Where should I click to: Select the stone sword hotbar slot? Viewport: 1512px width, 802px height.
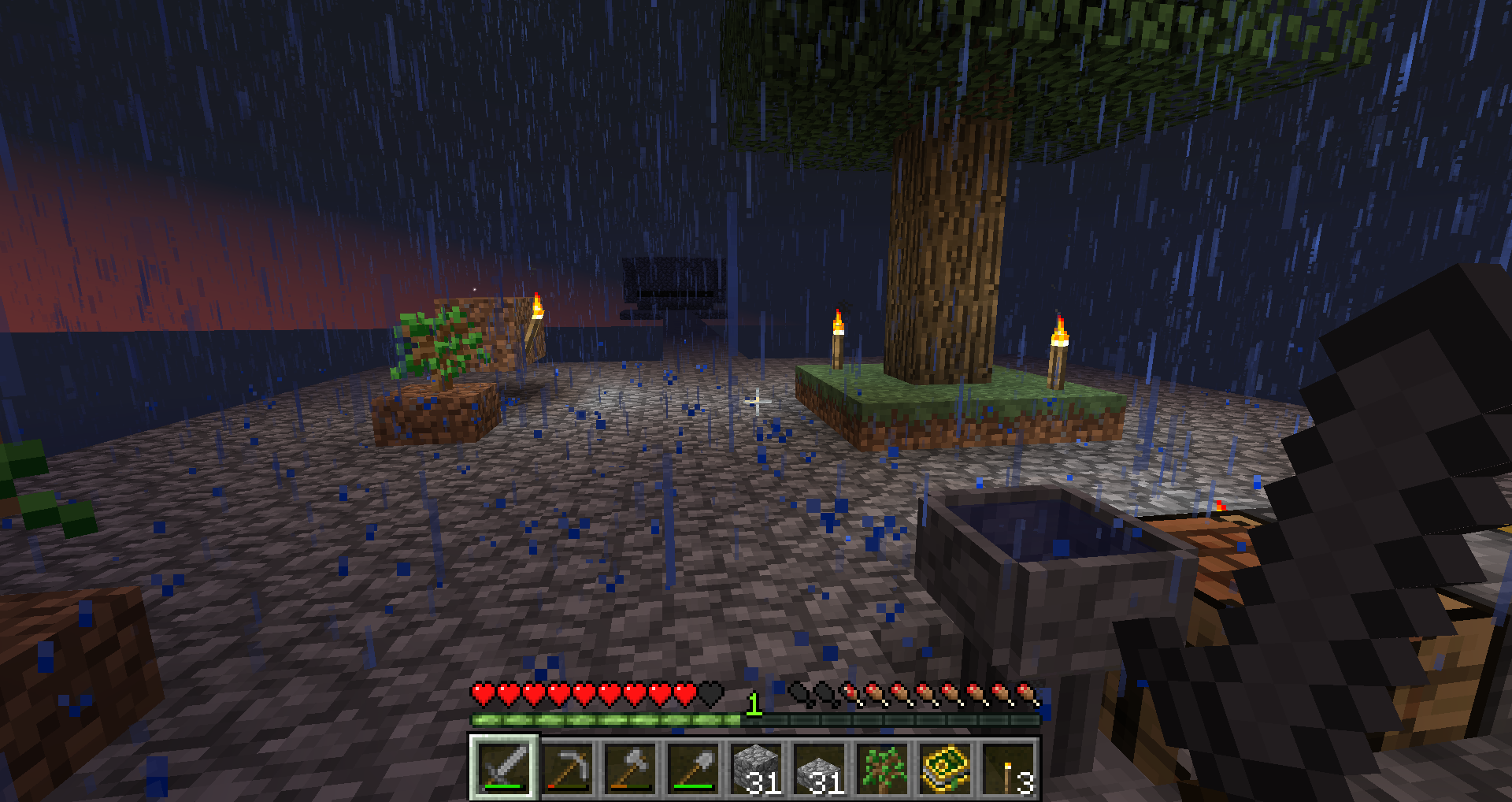pyautogui.click(x=504, y=768)
